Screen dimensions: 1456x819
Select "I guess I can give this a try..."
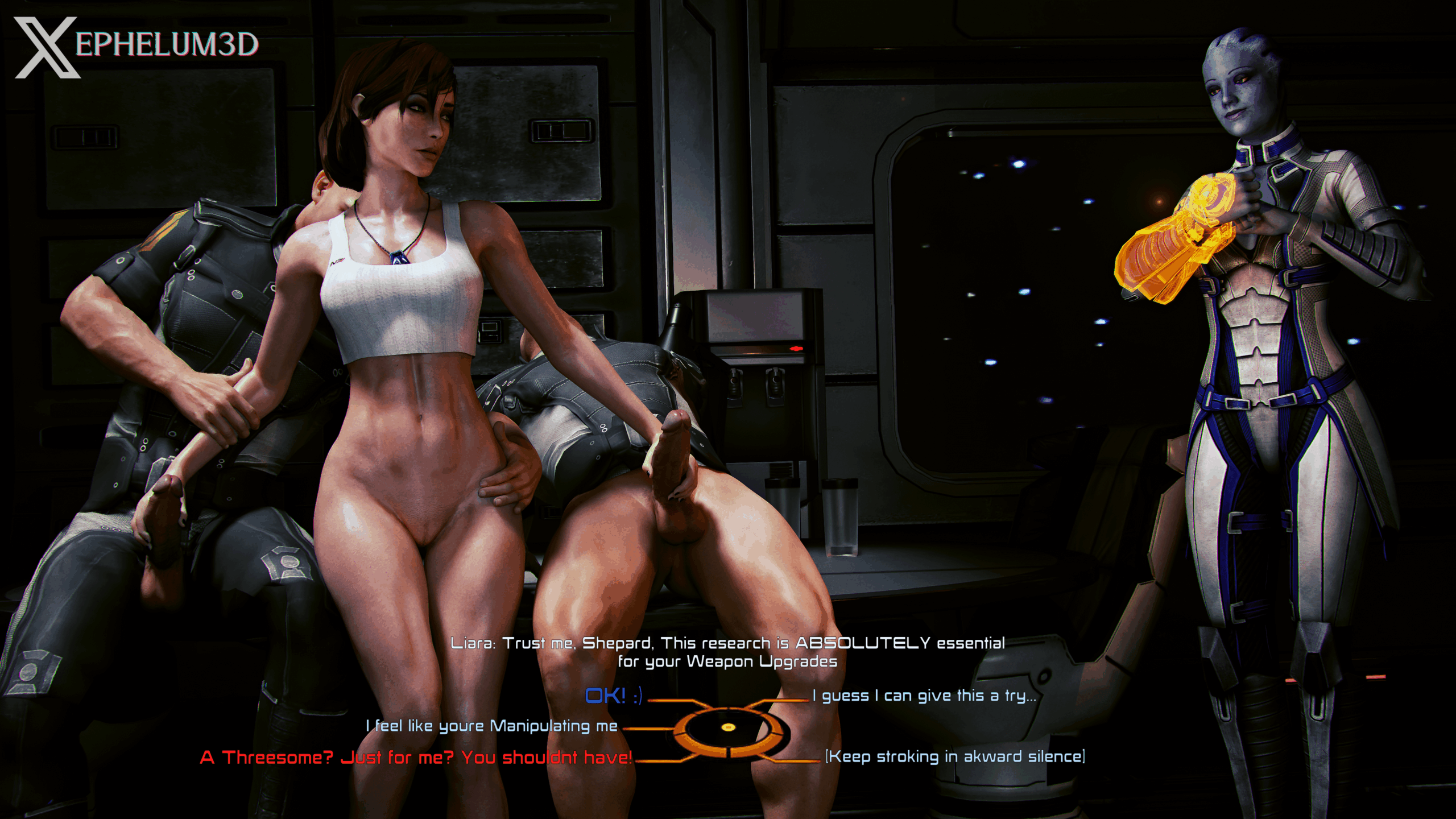click(x=924, y=696)
